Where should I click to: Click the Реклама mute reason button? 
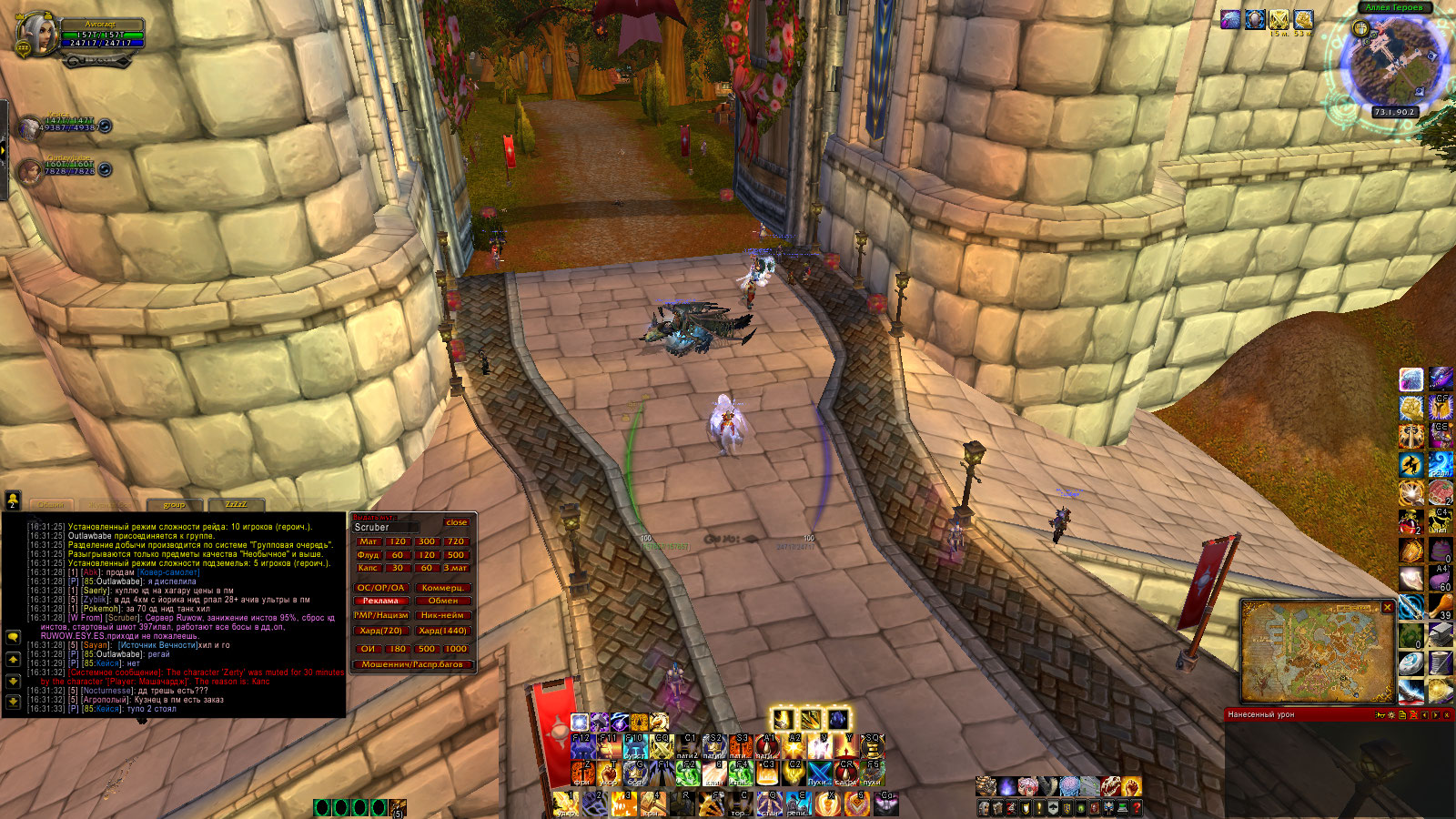click(380, 601)
